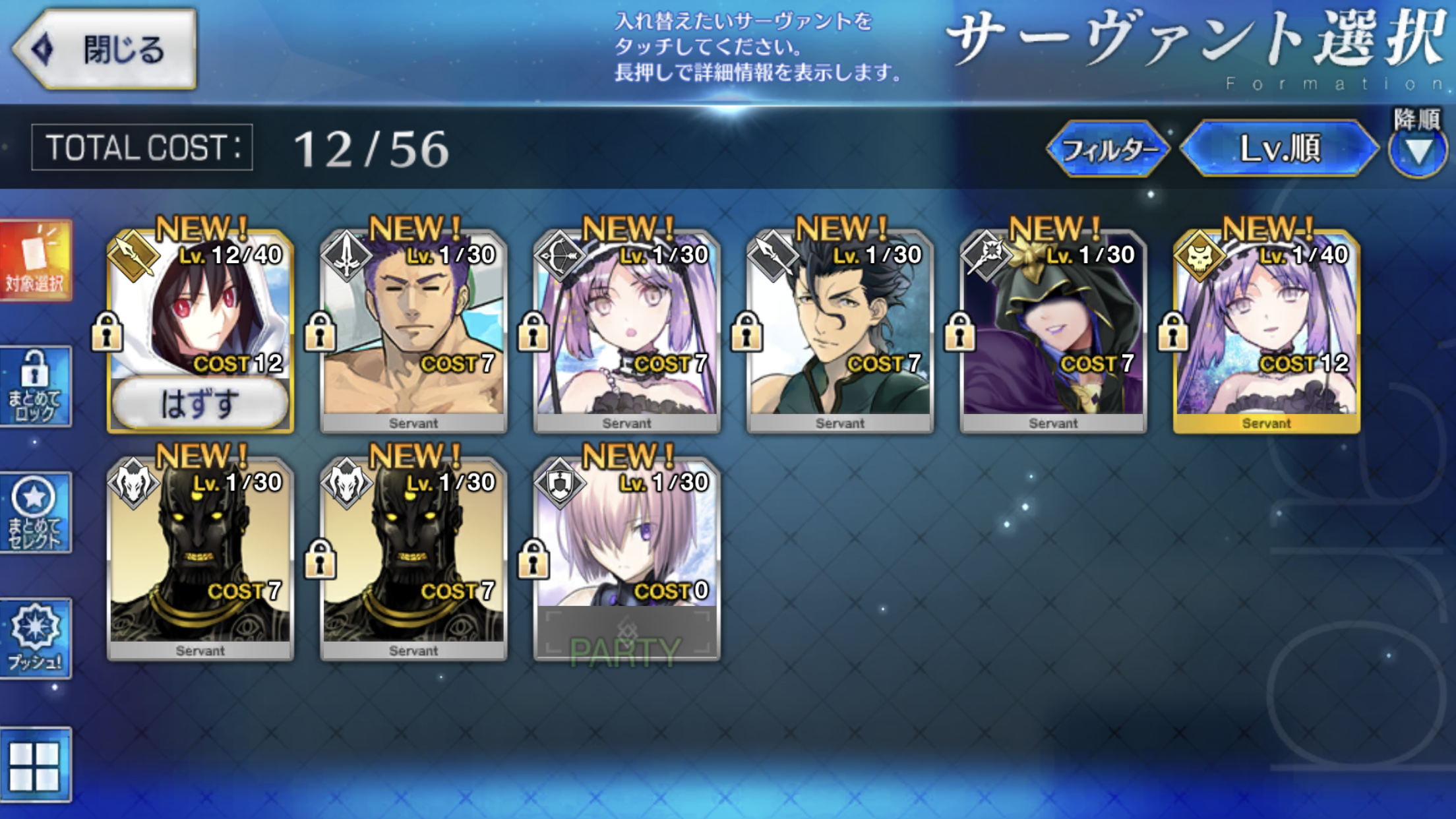Choose the Archer servant with purple twin-tails
This screenshot has width=1456, height=819.
[626, 330]
